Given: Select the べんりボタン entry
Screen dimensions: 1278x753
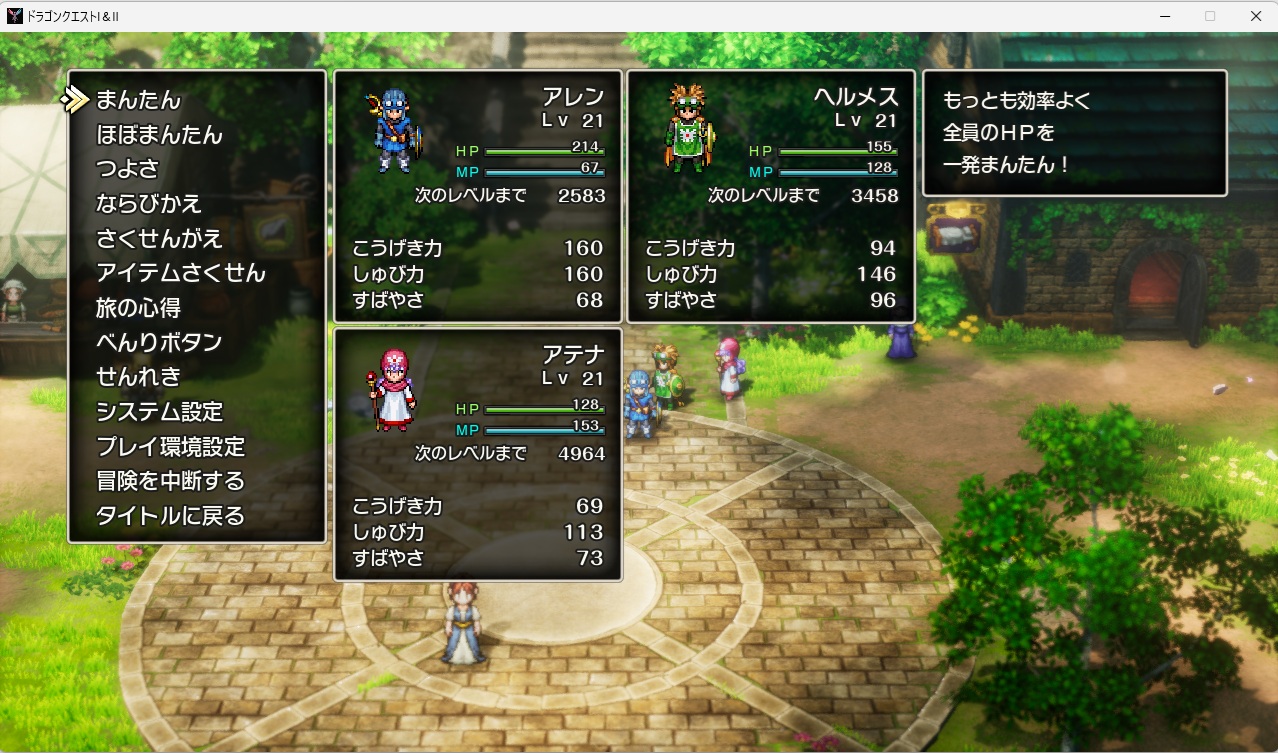Looking at the screenshot, I should [159, 342].
